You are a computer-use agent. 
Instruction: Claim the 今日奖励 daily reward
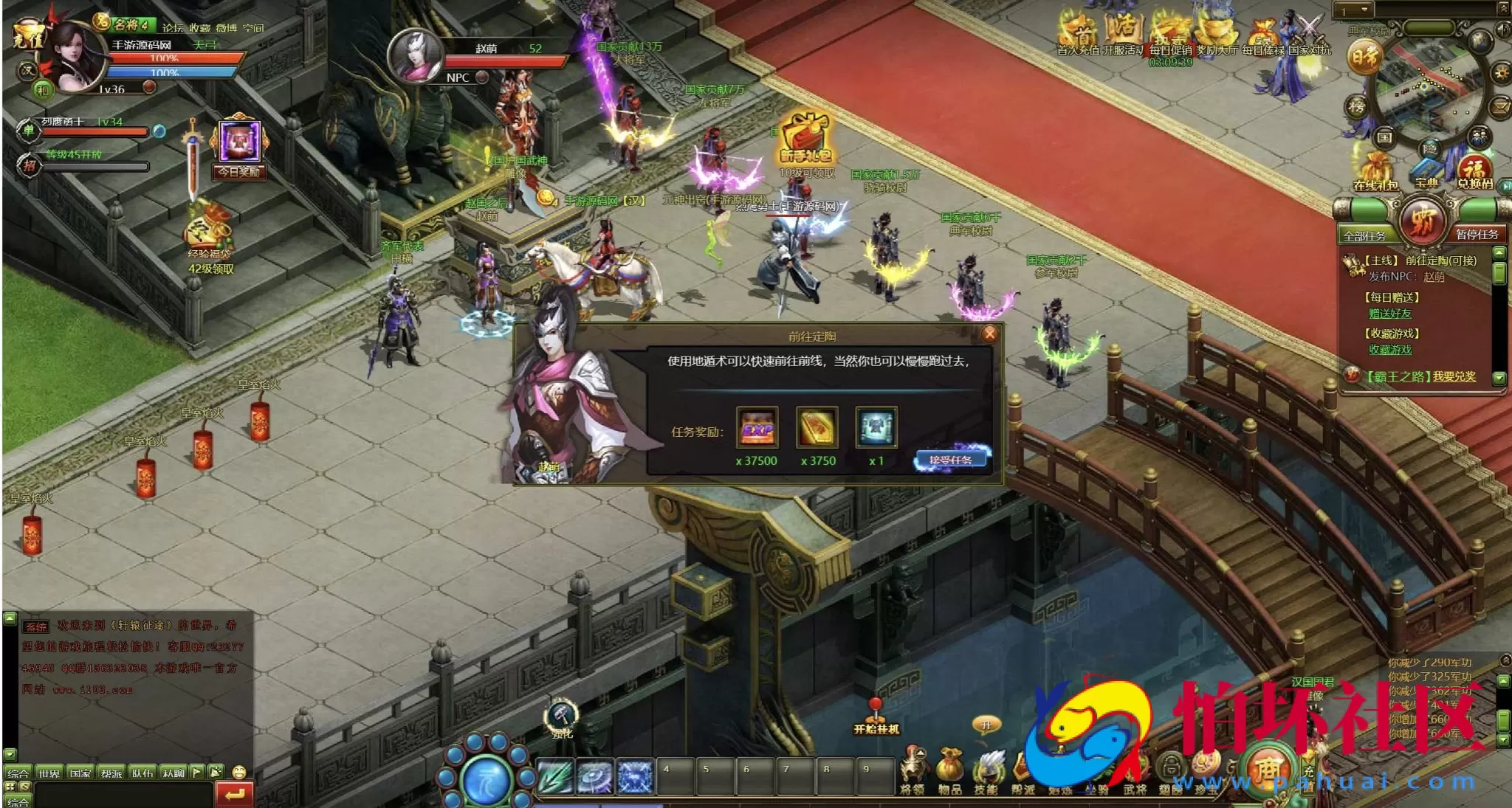239,148
